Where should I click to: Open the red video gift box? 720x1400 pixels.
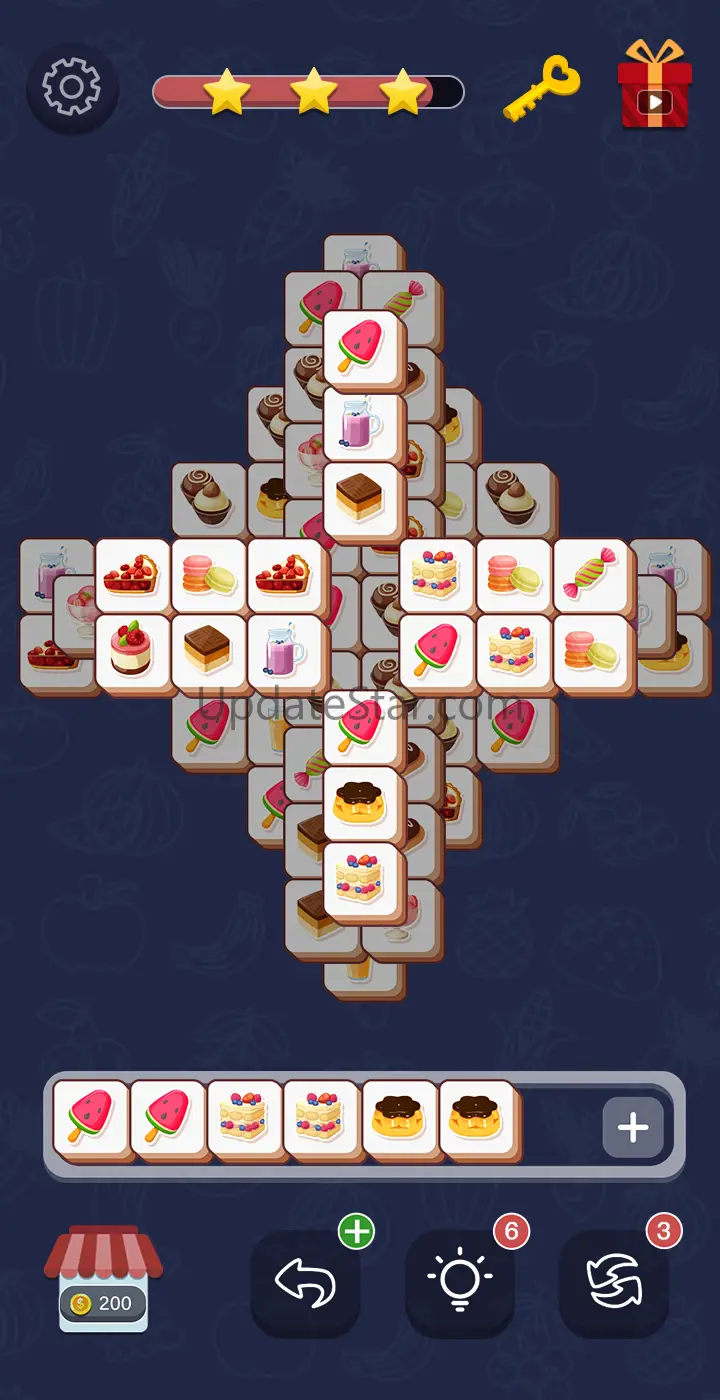pos(654,86)
